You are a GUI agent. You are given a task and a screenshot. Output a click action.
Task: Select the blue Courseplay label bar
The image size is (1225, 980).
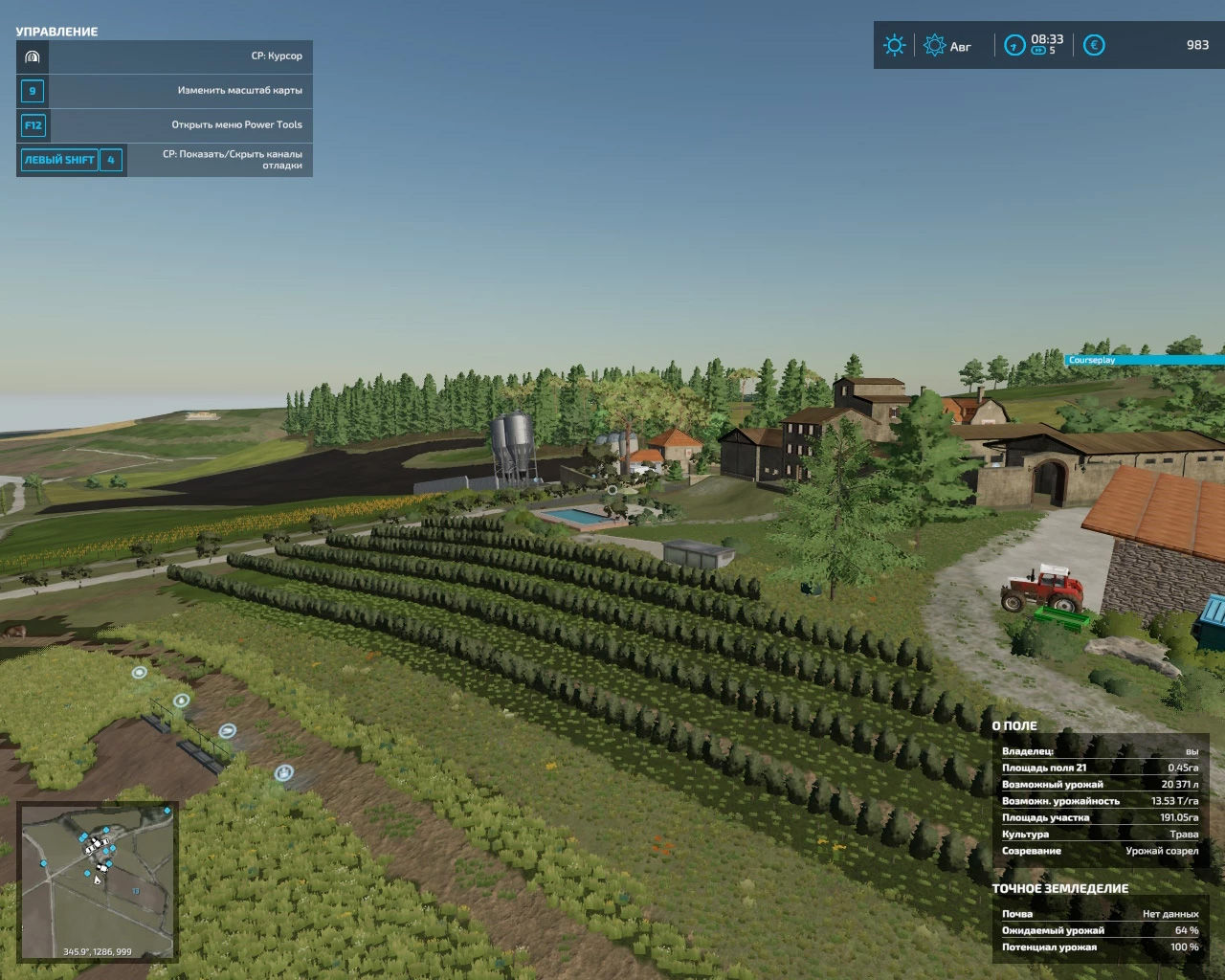click(1145, 360)
